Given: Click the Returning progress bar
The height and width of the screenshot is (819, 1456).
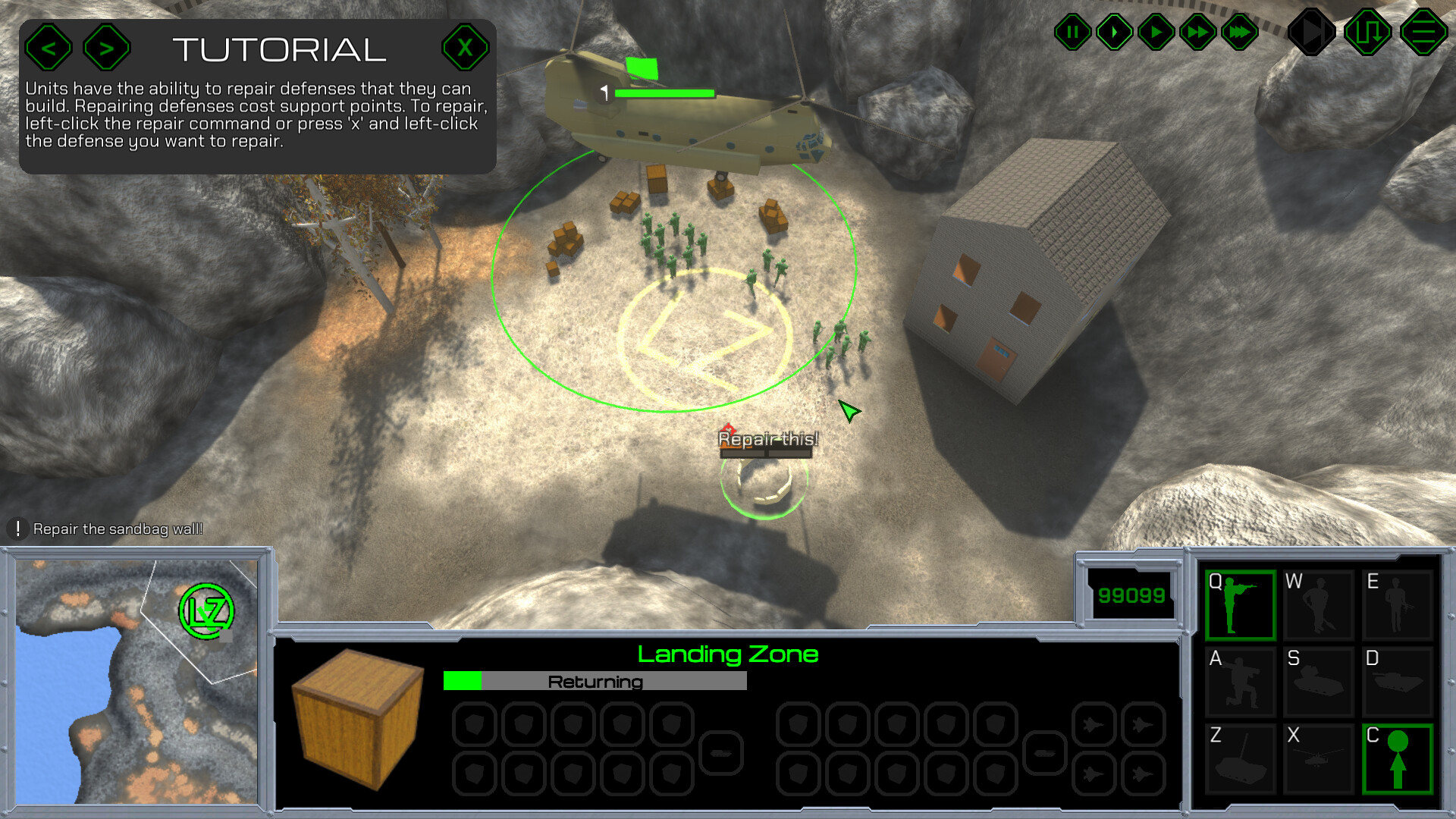Looking at the screenshot, I should [x=595, y=682].
